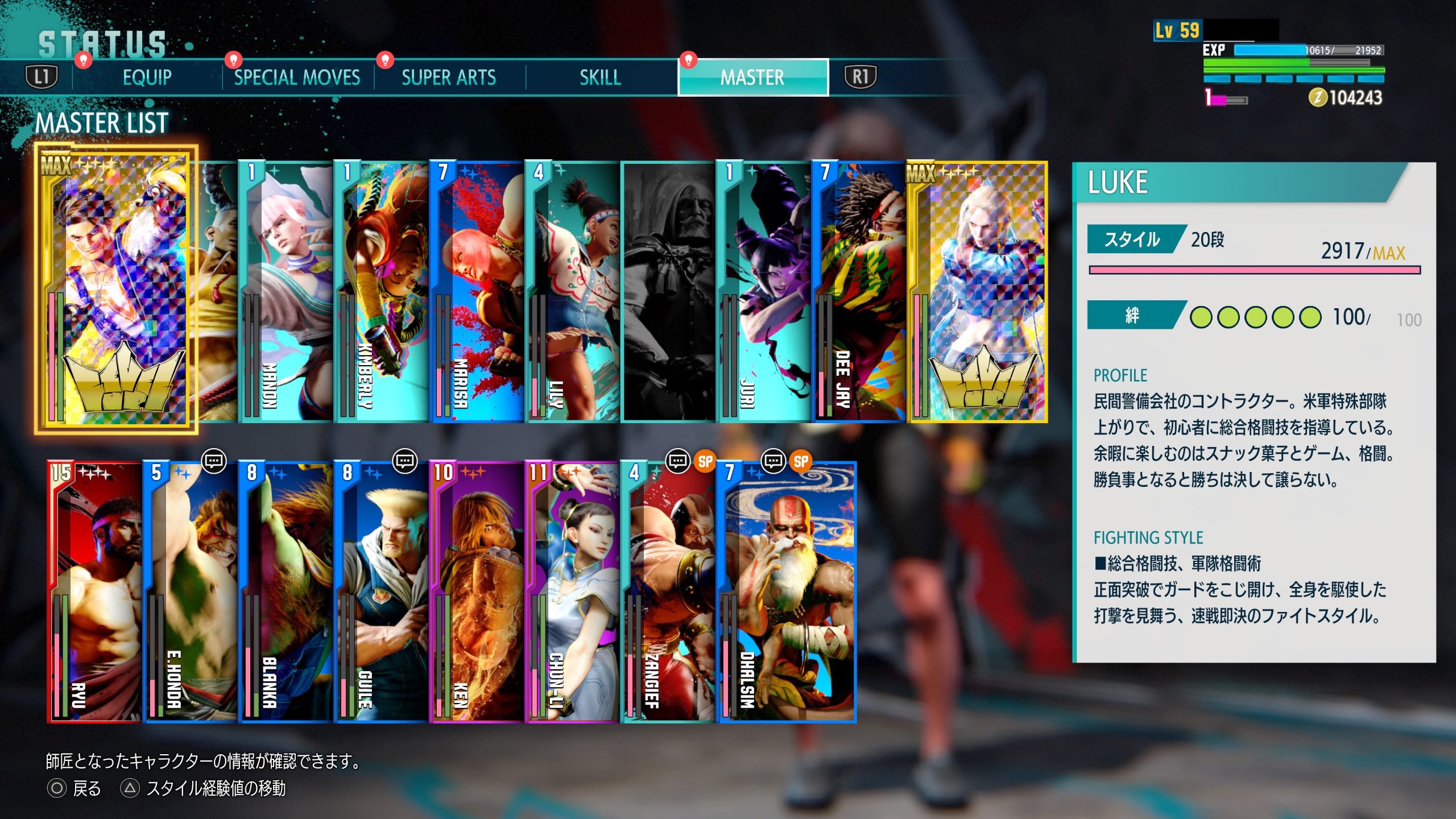Open the SPECIAL MOVES tab
1456x819 pixels.
tap(297, 77)
